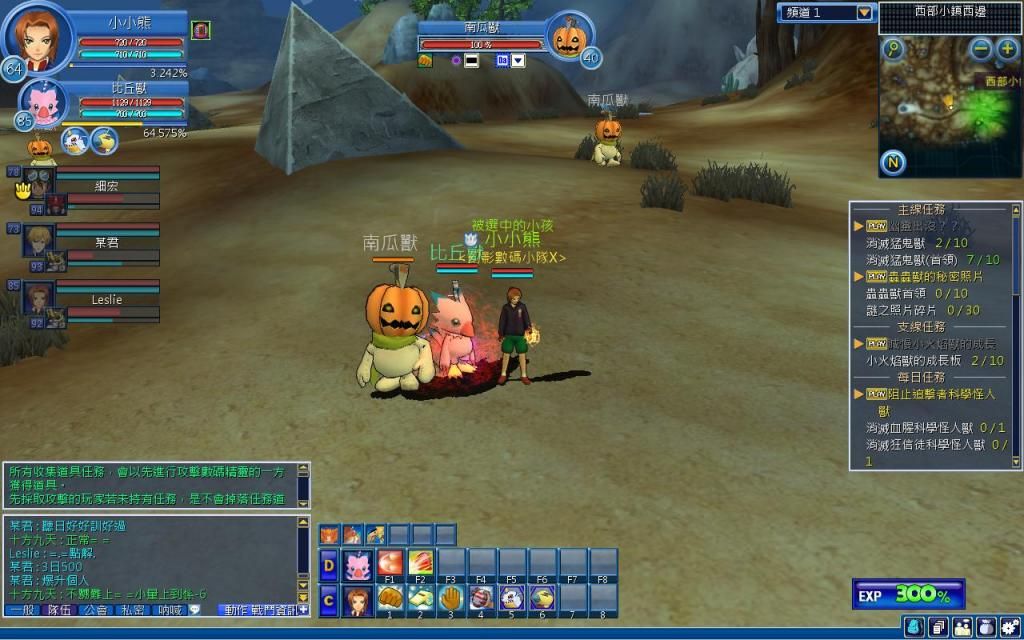The width and height of the screenshot is (1024, 640).
Task: Switch chat to the 私密 whisper tab
Action: 133,609
